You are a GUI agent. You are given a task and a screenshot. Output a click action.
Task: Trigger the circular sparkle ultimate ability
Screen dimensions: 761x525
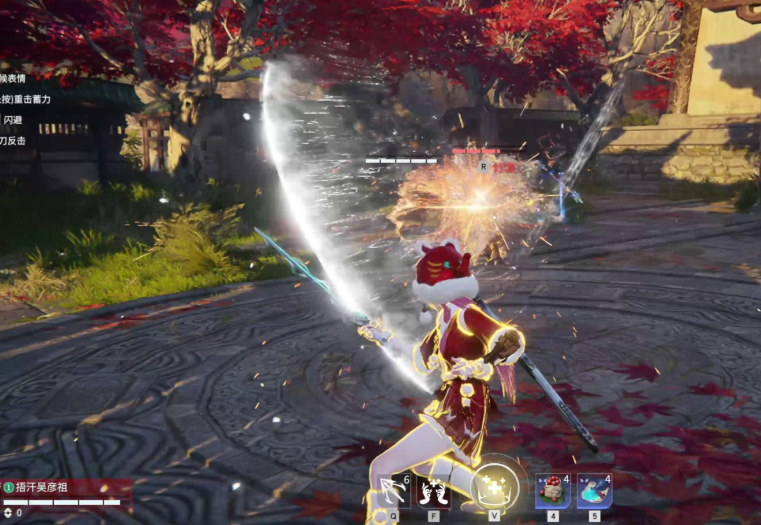(495, 487)
